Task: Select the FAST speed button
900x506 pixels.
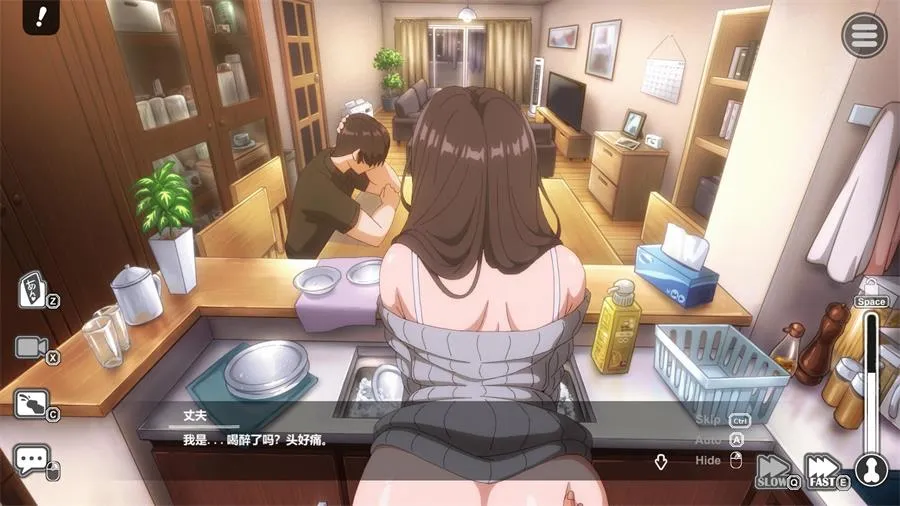Action: pos(824,471)
